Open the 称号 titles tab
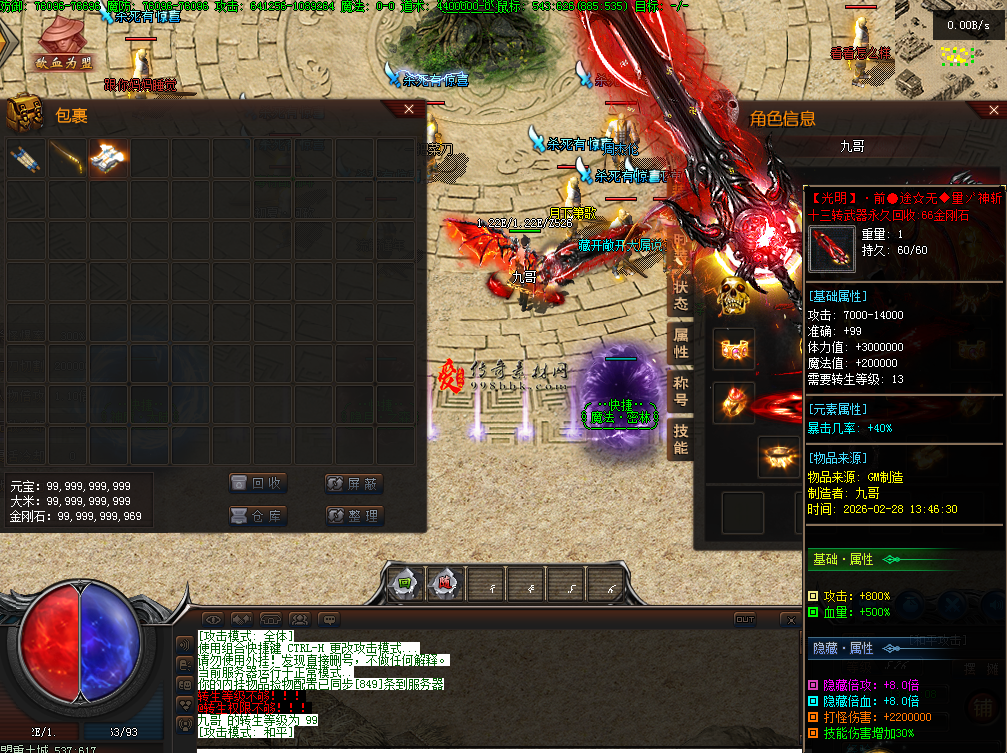Viewport: 1007px width, 753px height. pos(680,391)
